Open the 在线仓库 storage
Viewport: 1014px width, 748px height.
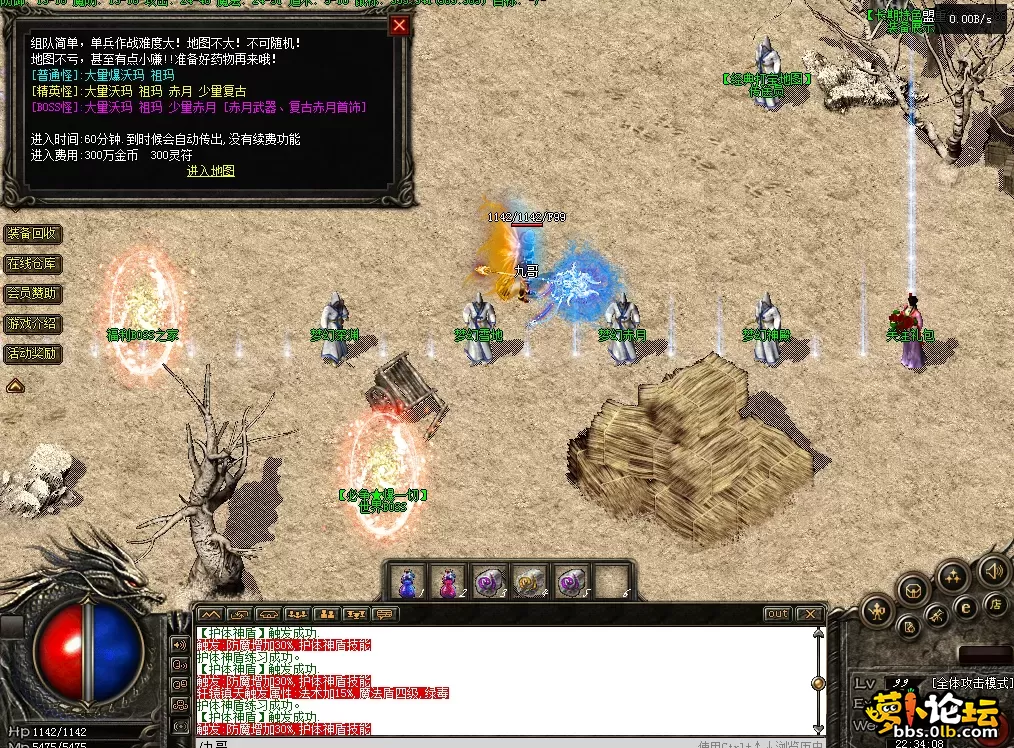[33, 264]
